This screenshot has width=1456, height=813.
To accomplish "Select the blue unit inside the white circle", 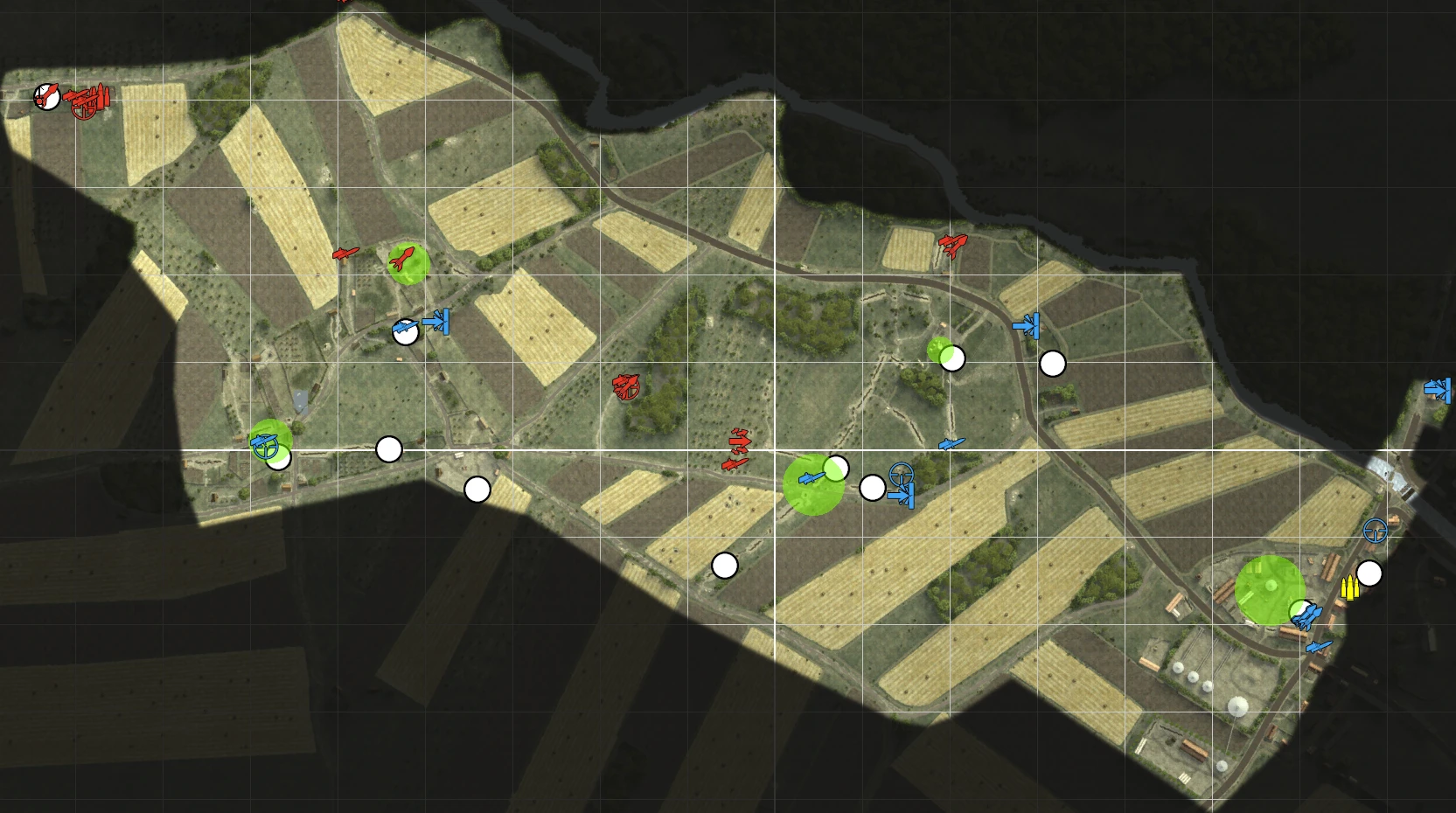I will point(404,330).
